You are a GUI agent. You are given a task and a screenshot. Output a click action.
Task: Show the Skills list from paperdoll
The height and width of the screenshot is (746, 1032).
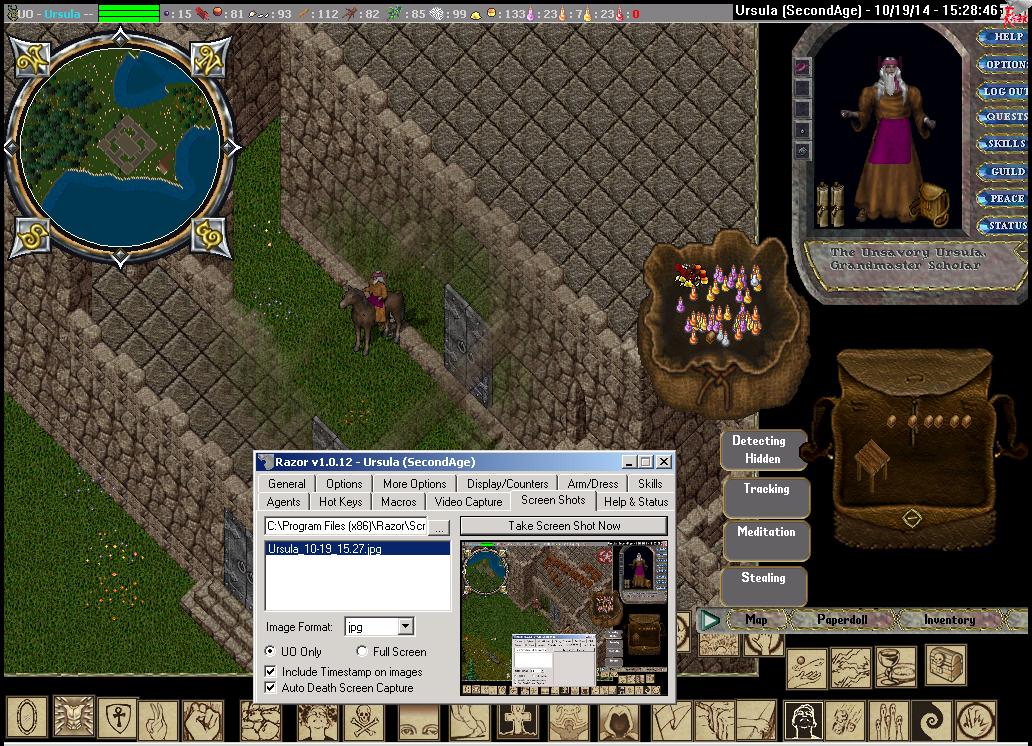pos(1005,144)
